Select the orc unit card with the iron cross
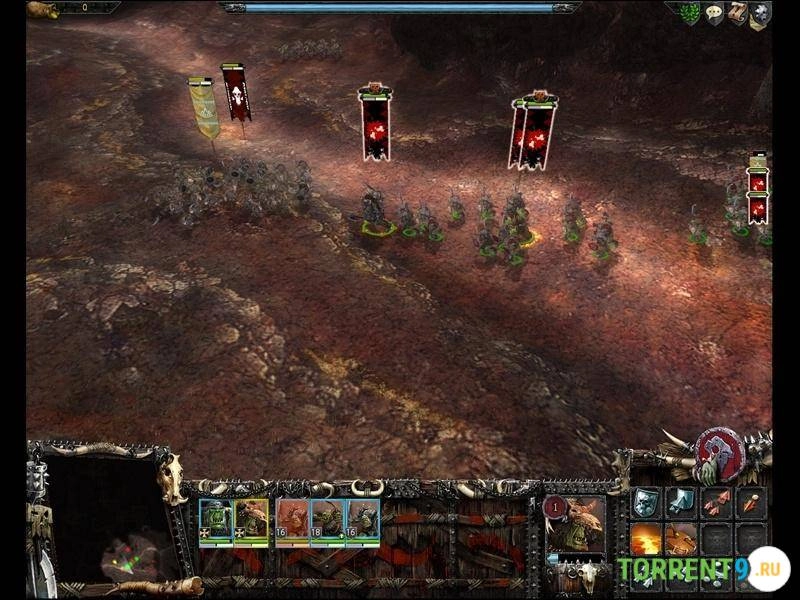800x600 pixels. [x=216, y=521]
